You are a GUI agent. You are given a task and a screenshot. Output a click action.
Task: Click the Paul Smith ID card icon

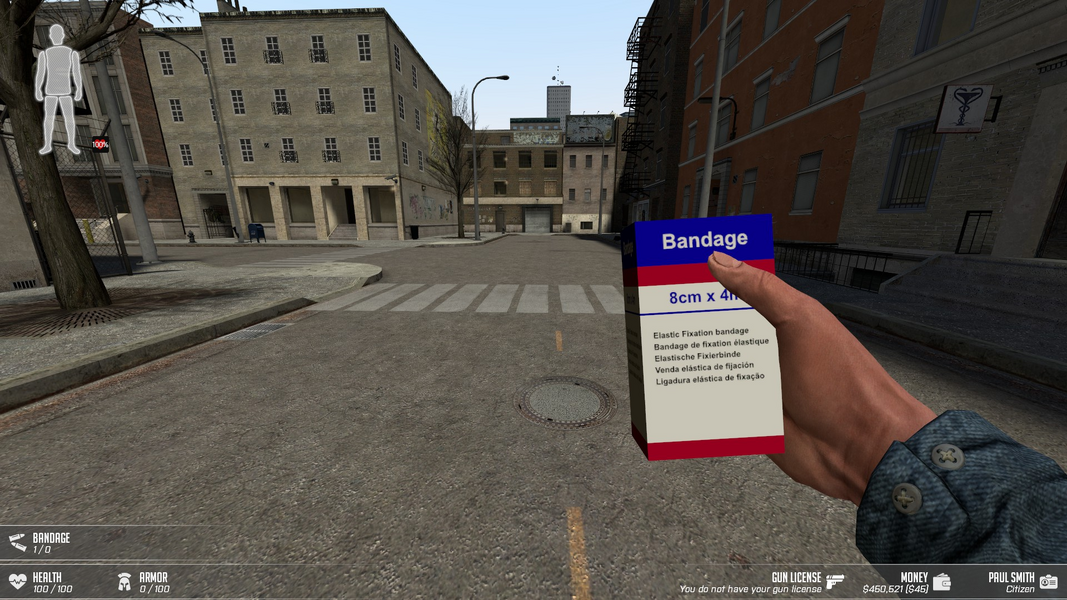(x=1048, y=581)
